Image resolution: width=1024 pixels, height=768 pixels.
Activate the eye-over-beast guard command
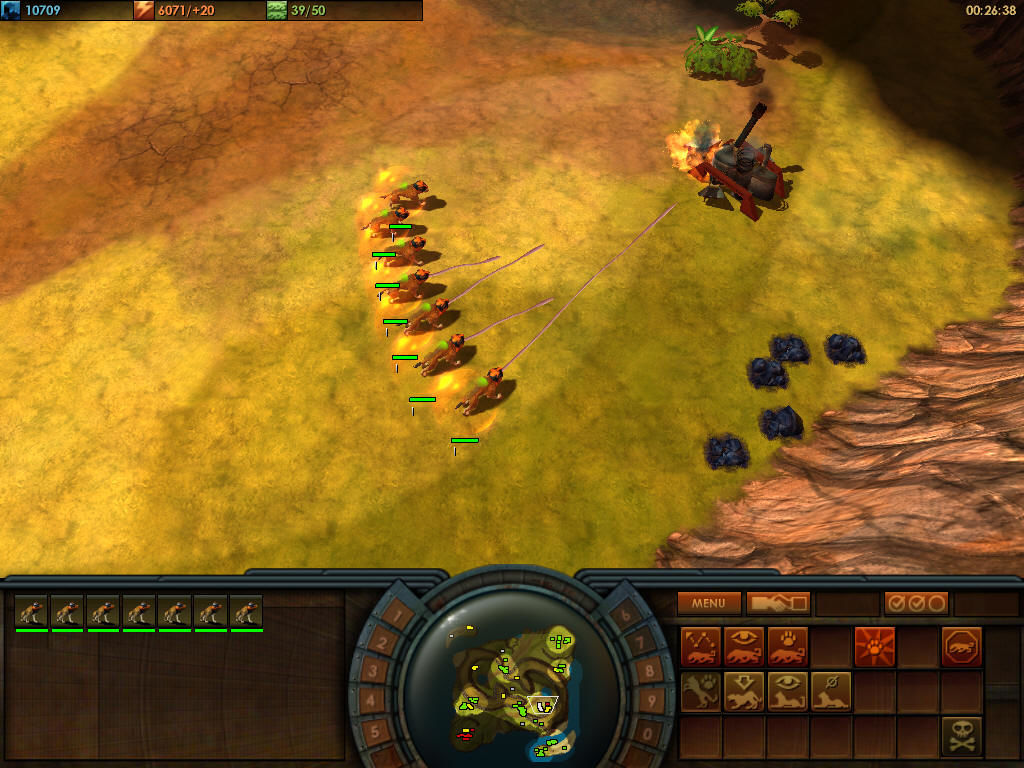click(744, 647)
